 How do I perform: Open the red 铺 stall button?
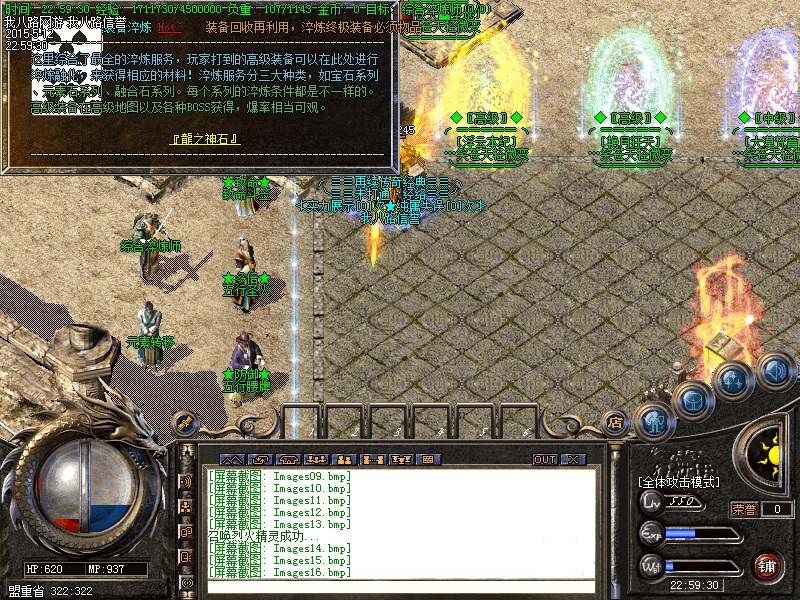(x=767, y=566)
